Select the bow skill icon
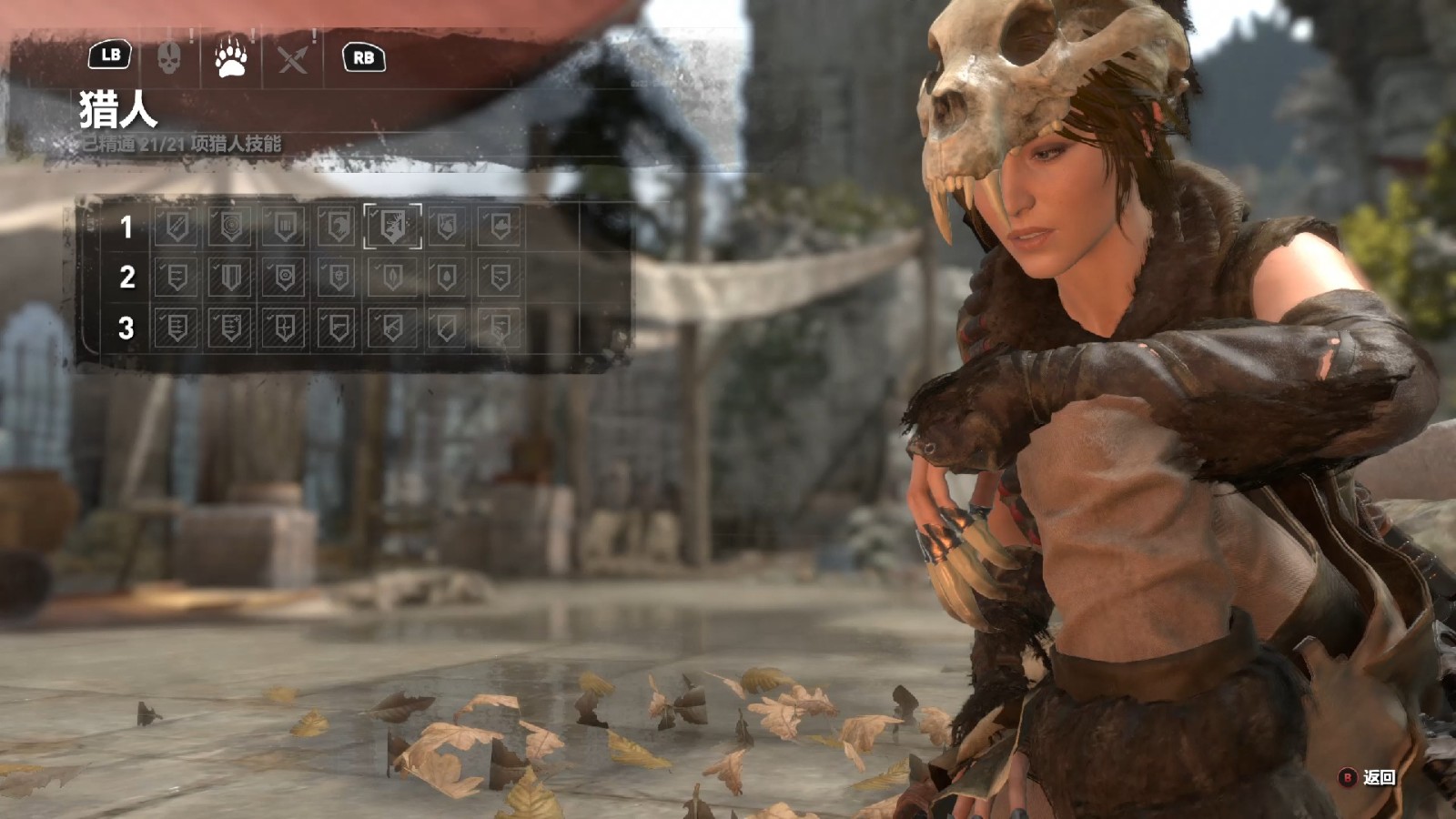 [284, 328]
